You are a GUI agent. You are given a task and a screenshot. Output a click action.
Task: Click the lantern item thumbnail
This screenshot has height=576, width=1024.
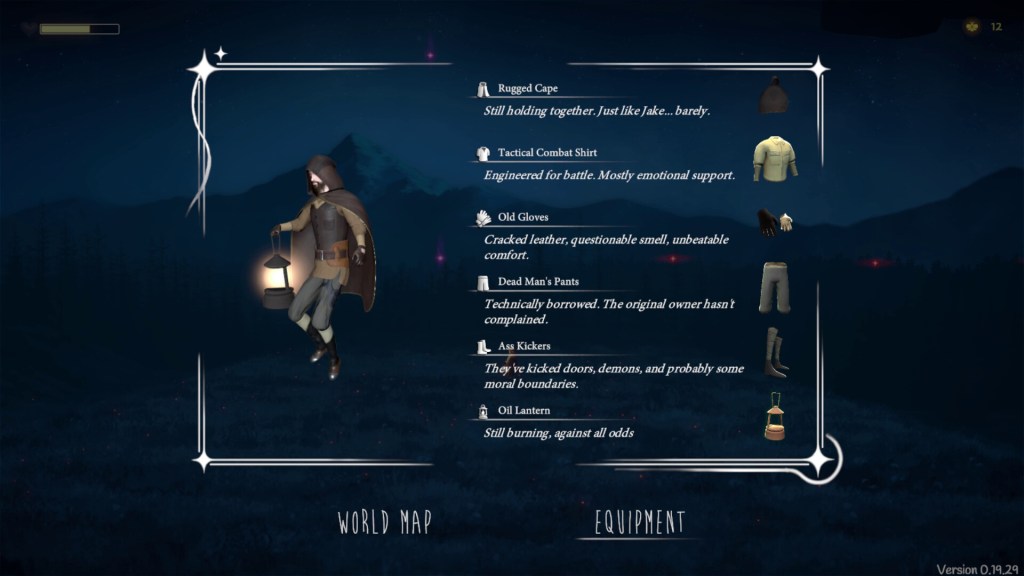pos(774,416)
